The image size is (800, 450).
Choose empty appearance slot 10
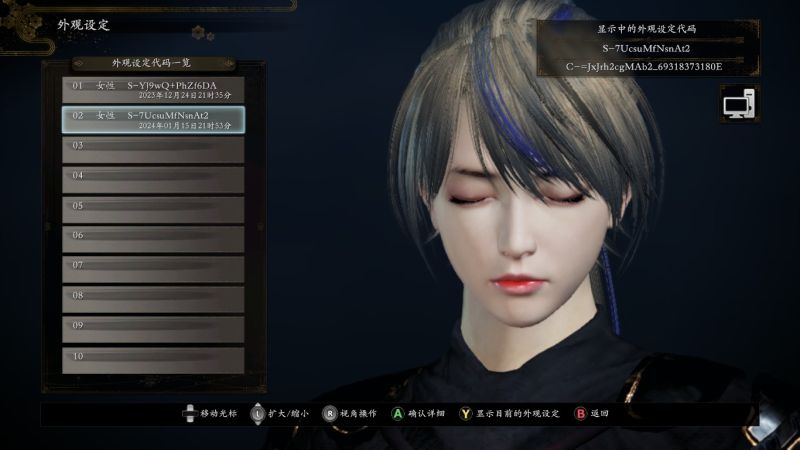(x=153, y=360)
